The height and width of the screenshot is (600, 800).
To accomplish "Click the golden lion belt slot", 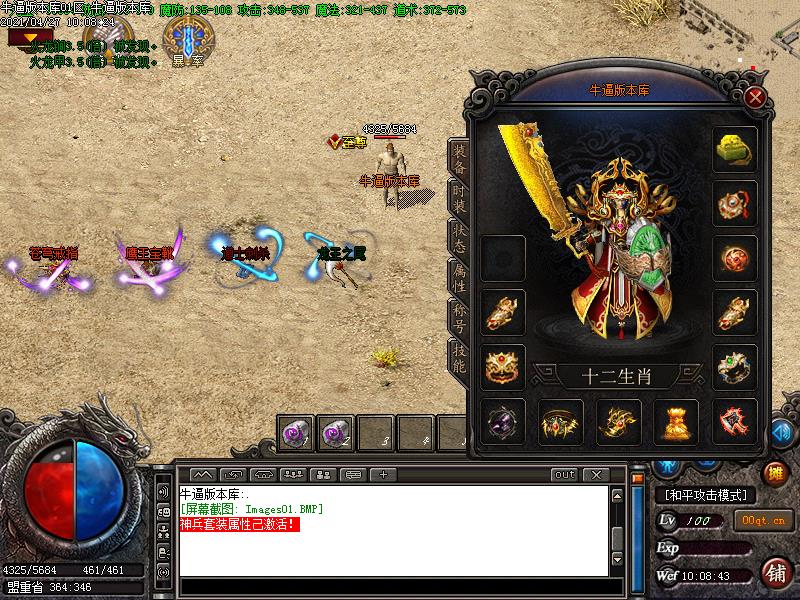I will [x=503, y=366].
